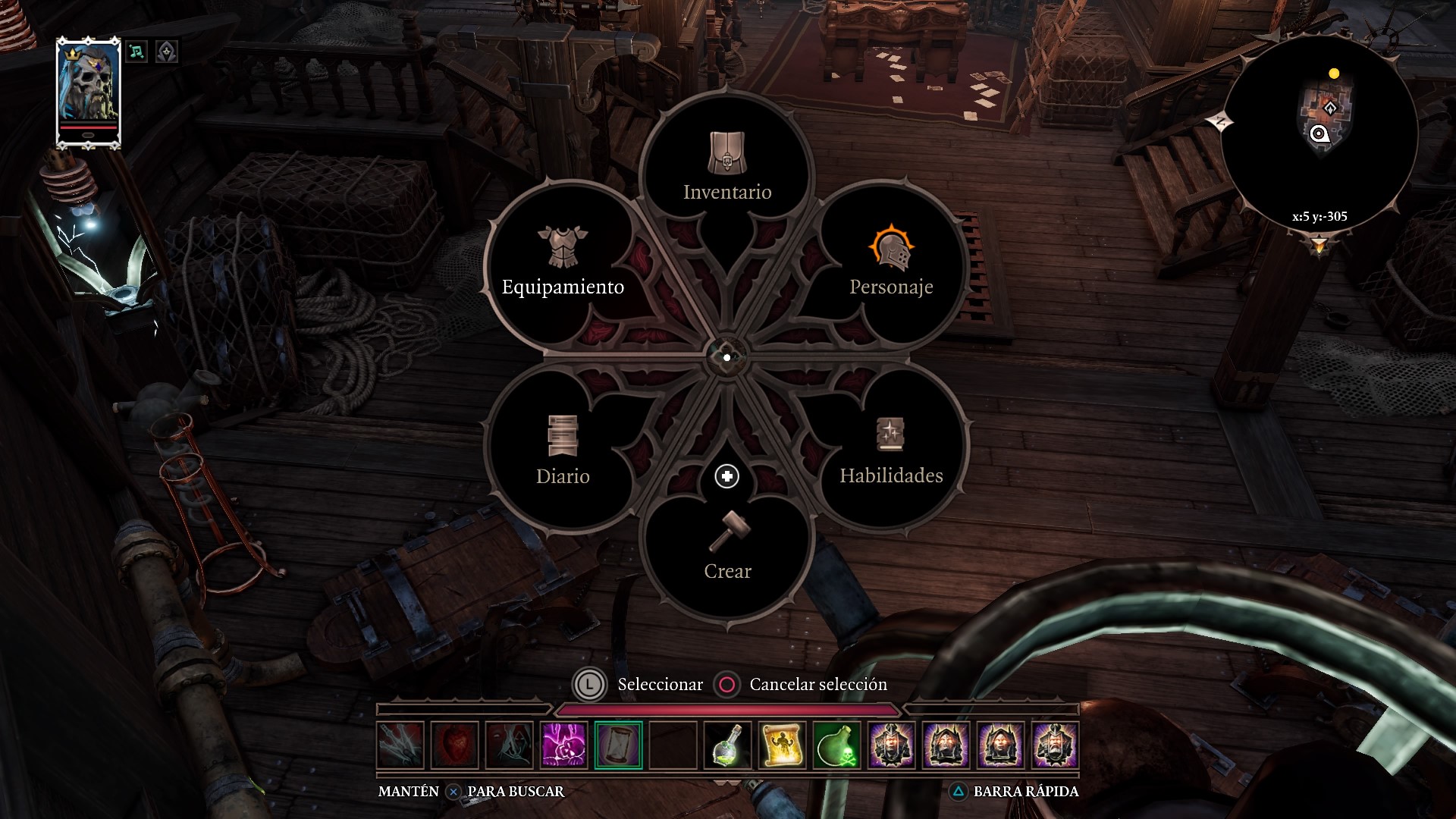Select the green music notes status icon

point(136,52)
